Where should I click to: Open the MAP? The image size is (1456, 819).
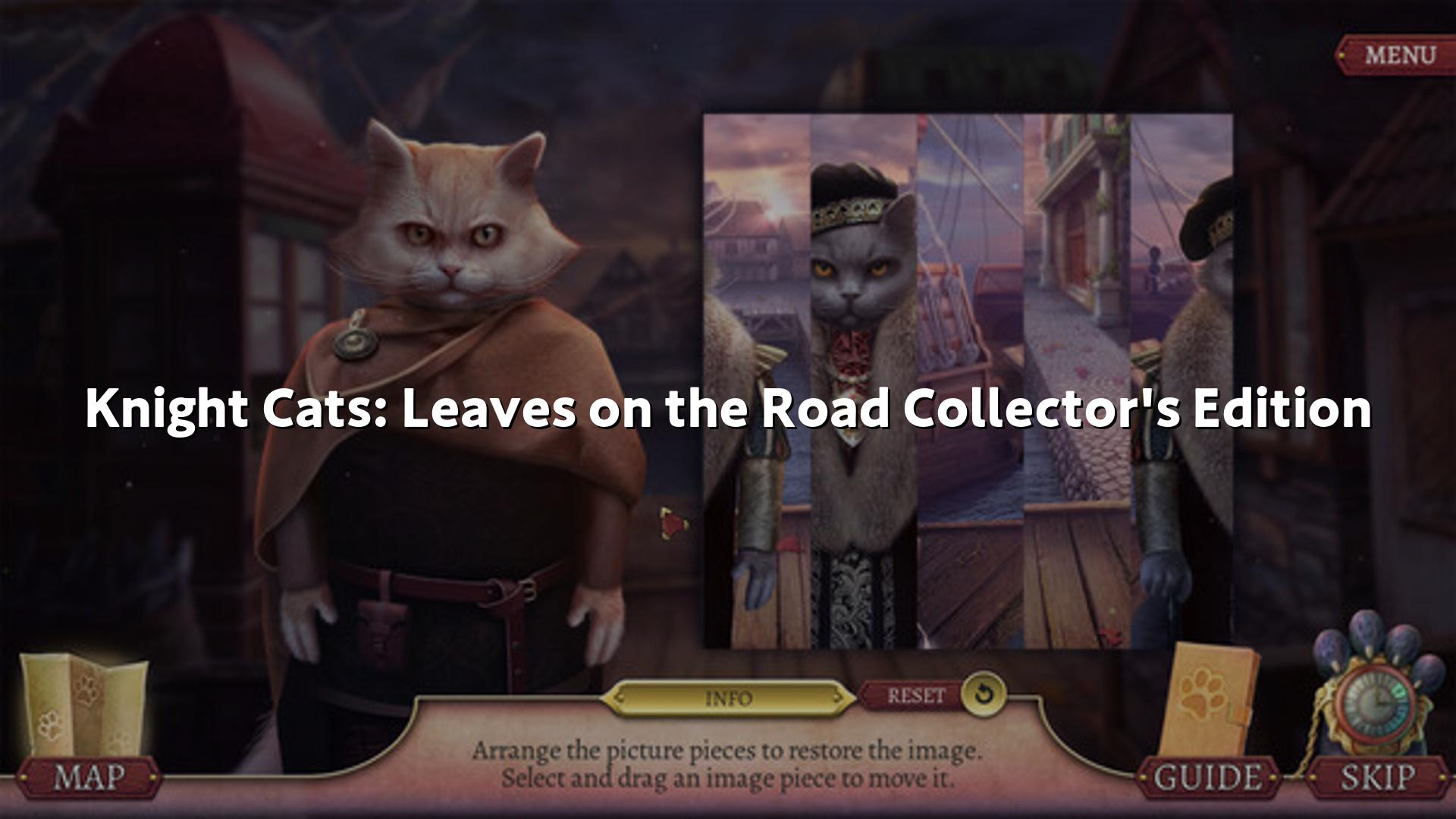[89, 777]
